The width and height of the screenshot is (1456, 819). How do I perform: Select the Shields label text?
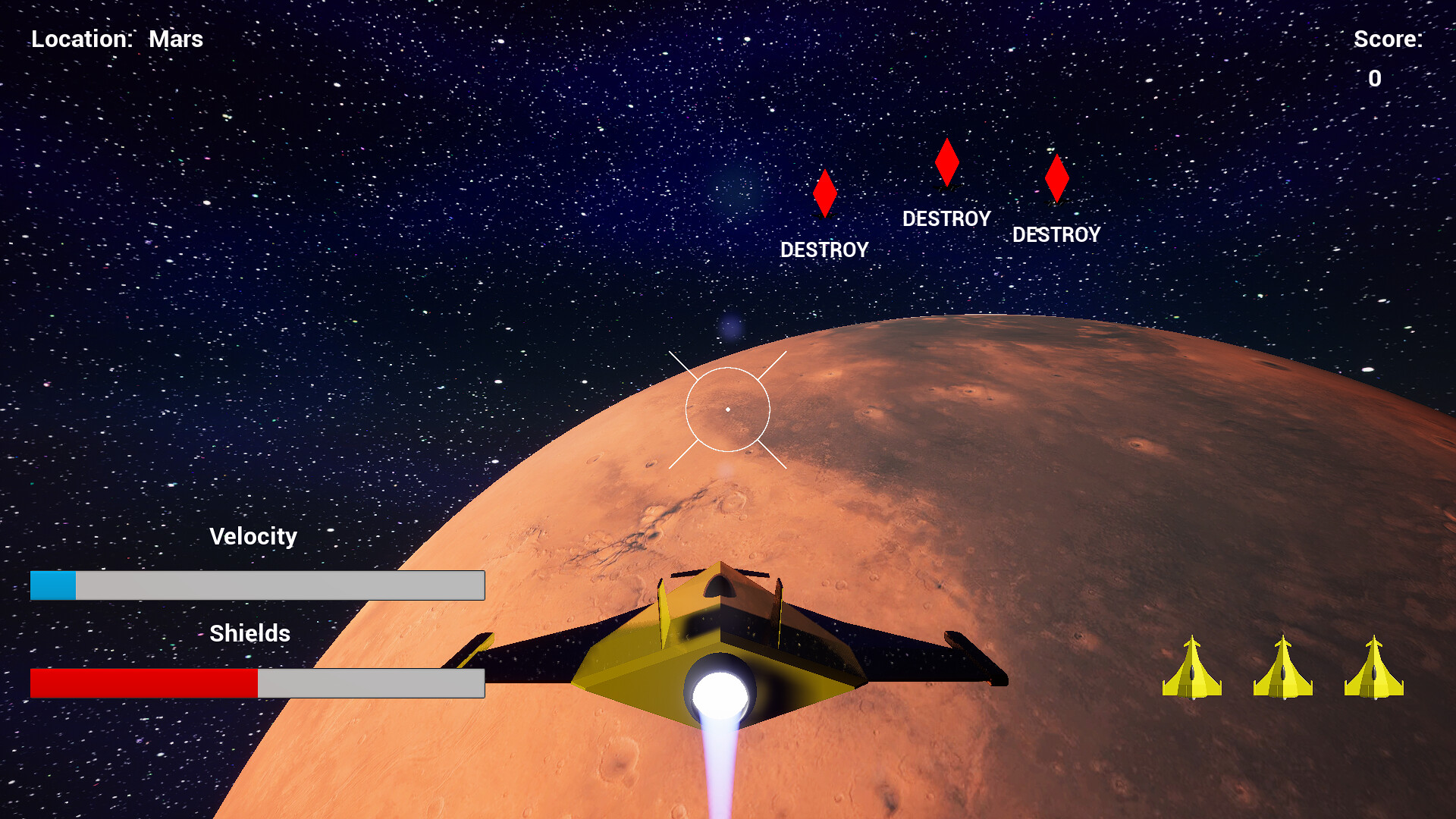250,633
